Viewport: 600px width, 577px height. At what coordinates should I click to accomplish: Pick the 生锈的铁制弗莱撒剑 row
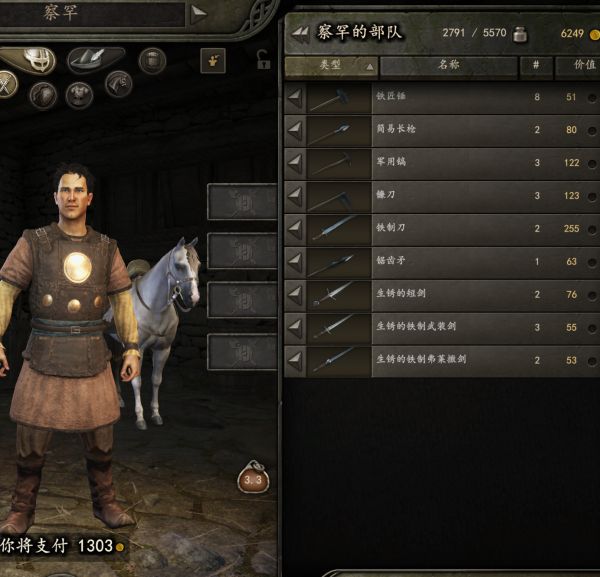click(440, 360)
